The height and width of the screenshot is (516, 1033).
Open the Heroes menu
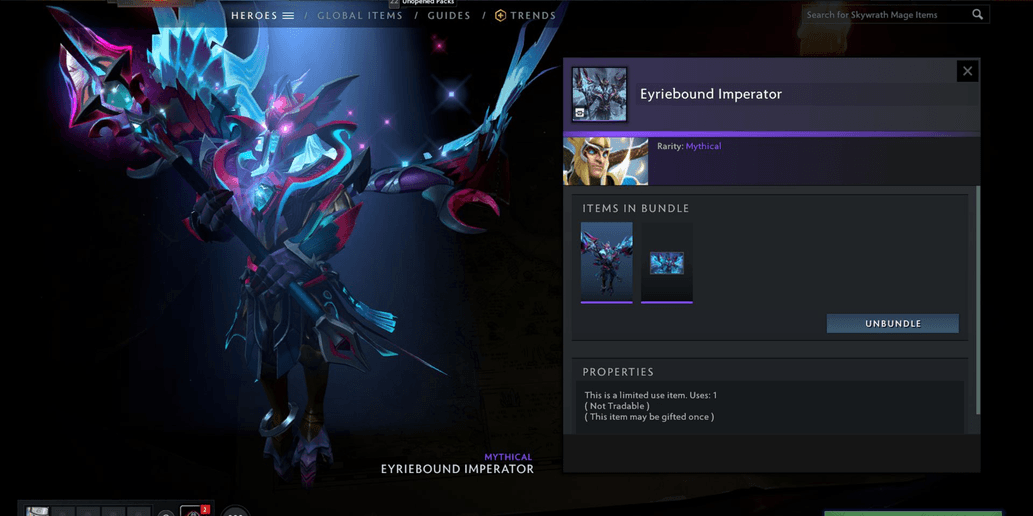click(262, 16)
